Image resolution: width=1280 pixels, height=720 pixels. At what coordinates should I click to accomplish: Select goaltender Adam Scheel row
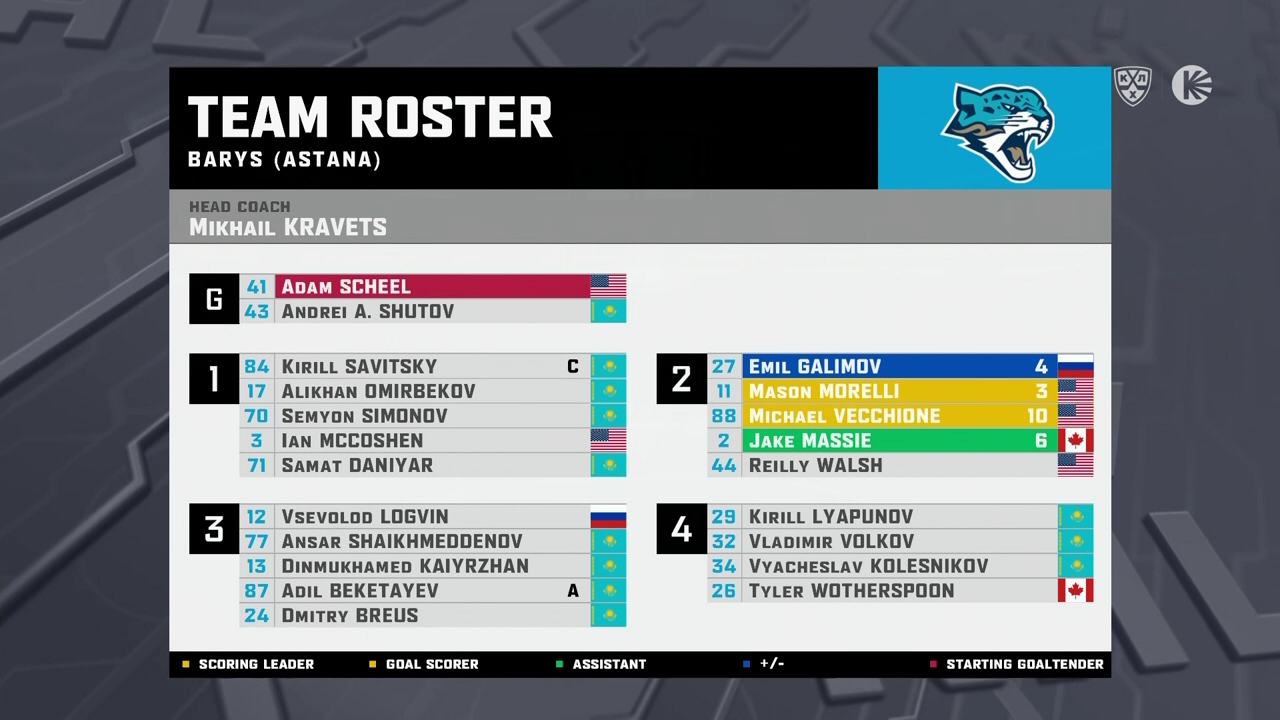pos(432,287)
